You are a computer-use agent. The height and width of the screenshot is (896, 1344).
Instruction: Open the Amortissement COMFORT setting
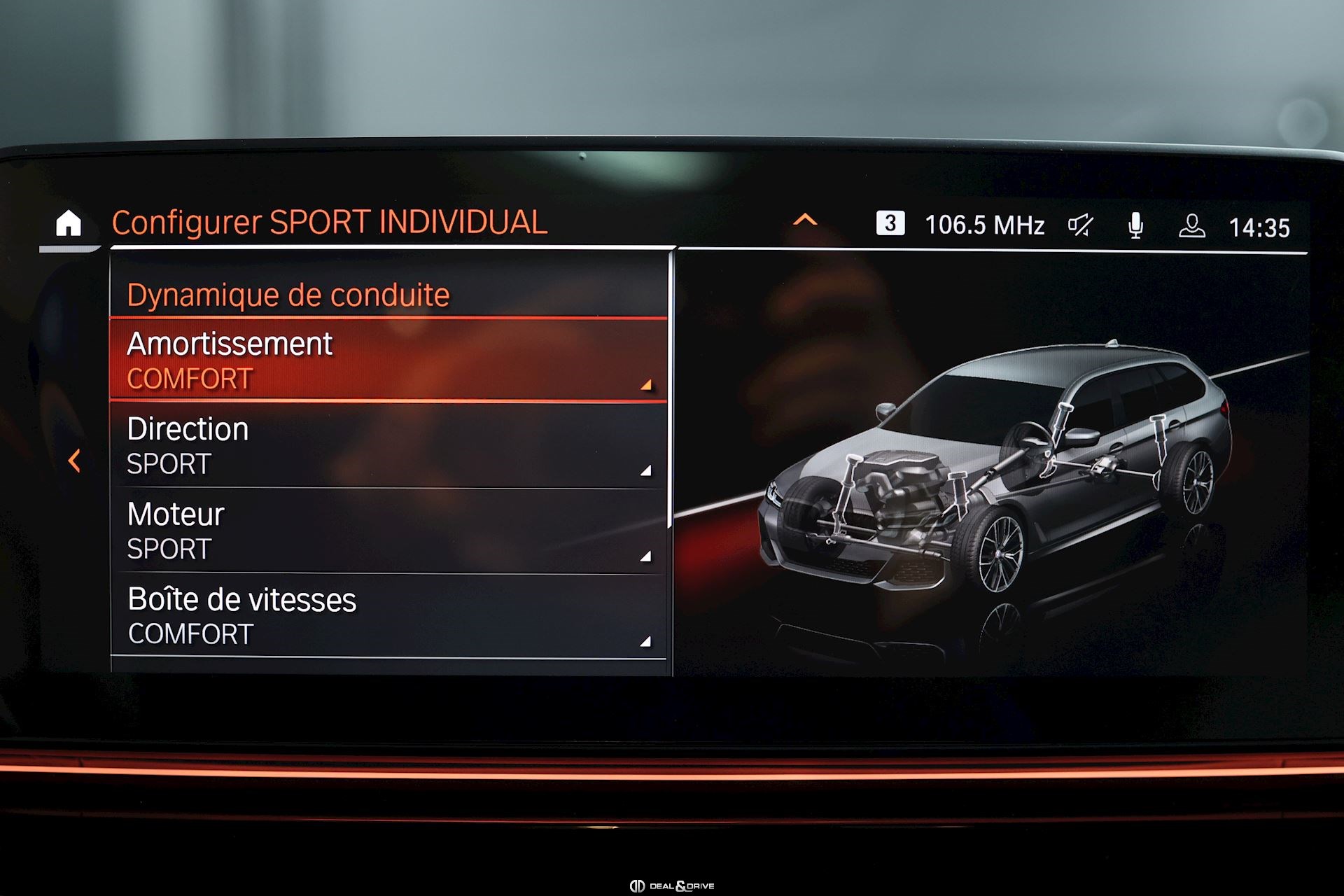pos(388,360)
